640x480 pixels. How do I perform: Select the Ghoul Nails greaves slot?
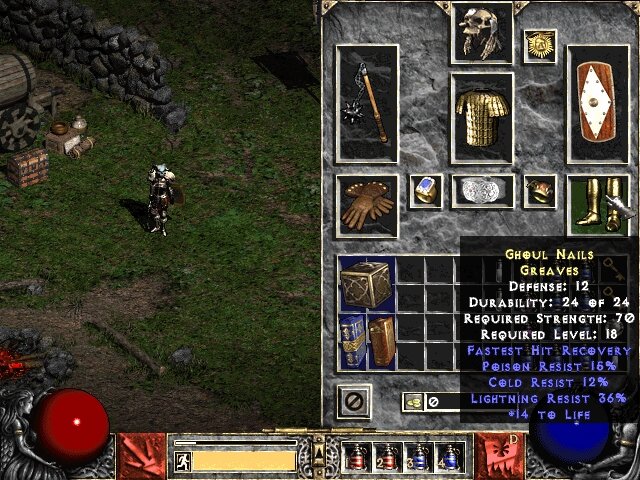(597, 201)
